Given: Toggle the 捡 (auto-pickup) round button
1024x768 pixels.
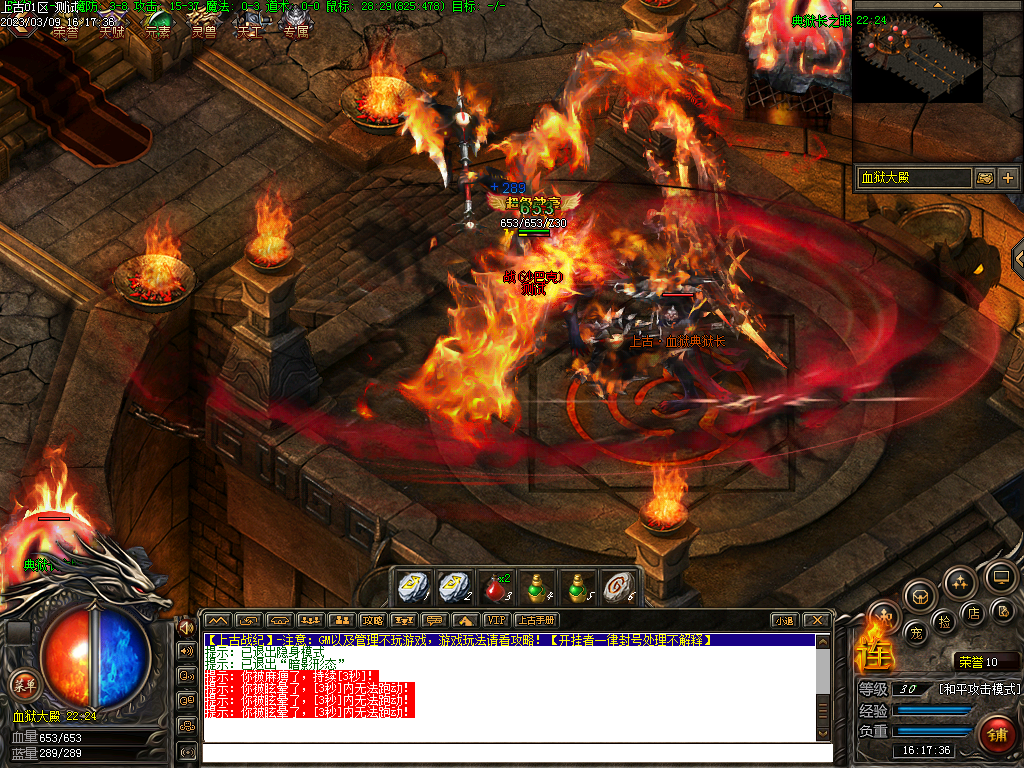Looking at the screenshot, I should click(943, 622).
